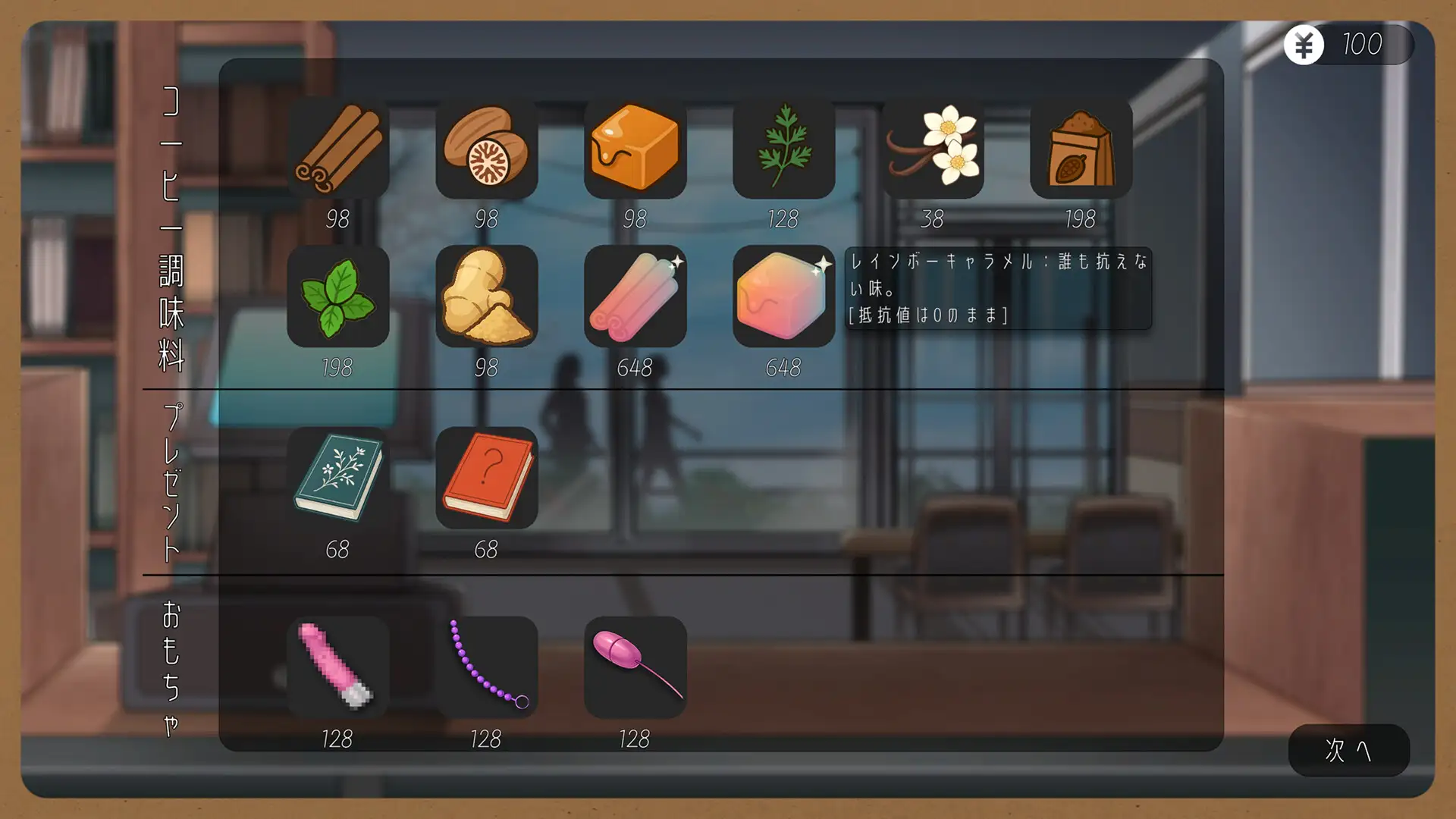Select the purple bead toy

coord(488,667)
